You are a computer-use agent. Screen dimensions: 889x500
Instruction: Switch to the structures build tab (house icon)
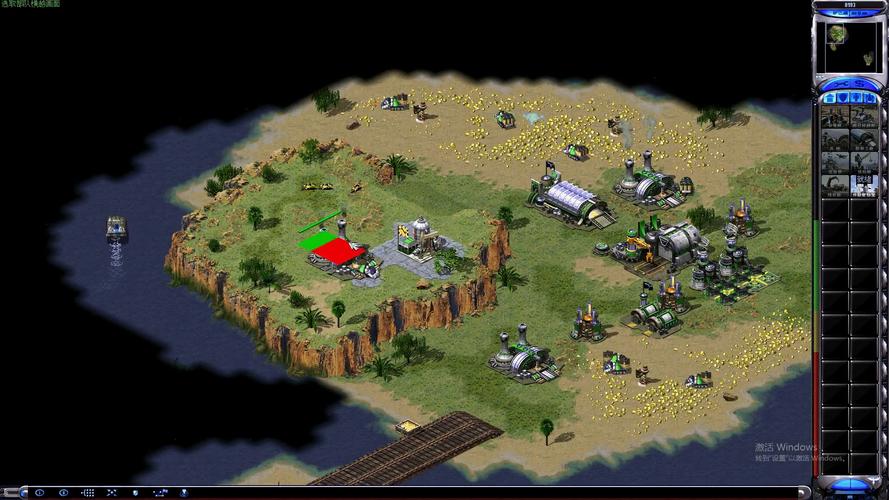pos(831,98)
